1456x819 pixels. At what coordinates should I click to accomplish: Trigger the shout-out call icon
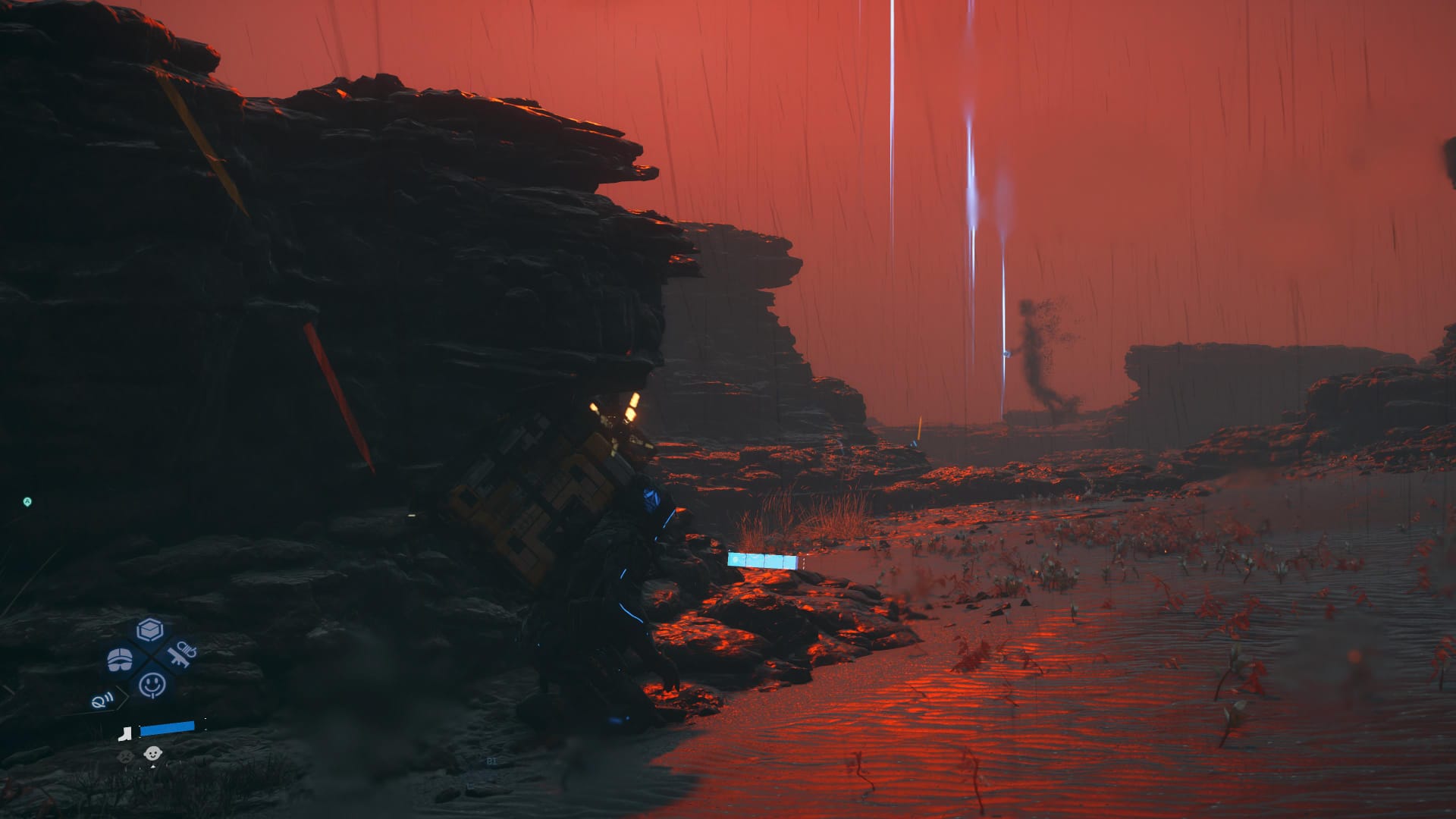click(102, 700)
